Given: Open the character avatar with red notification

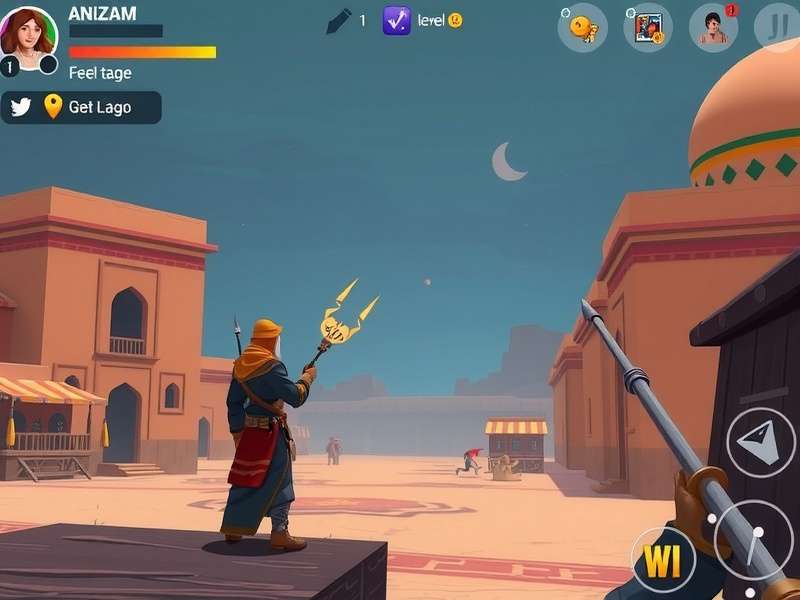Looking at the screenshot, I should point(714,28).
